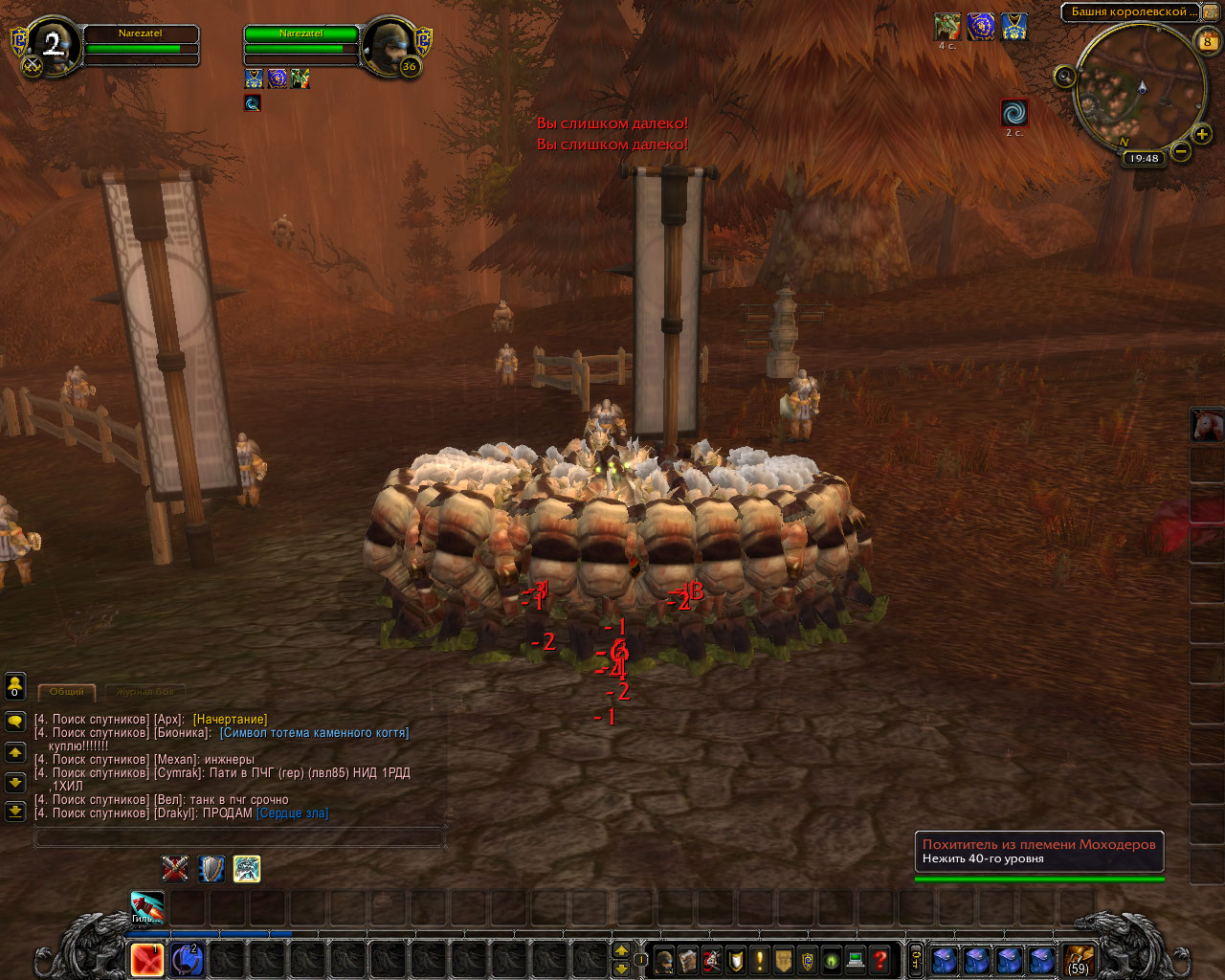The image size is (1225, 980).
Task: Open the world map button beside zone name
Action: point(1209,12)
